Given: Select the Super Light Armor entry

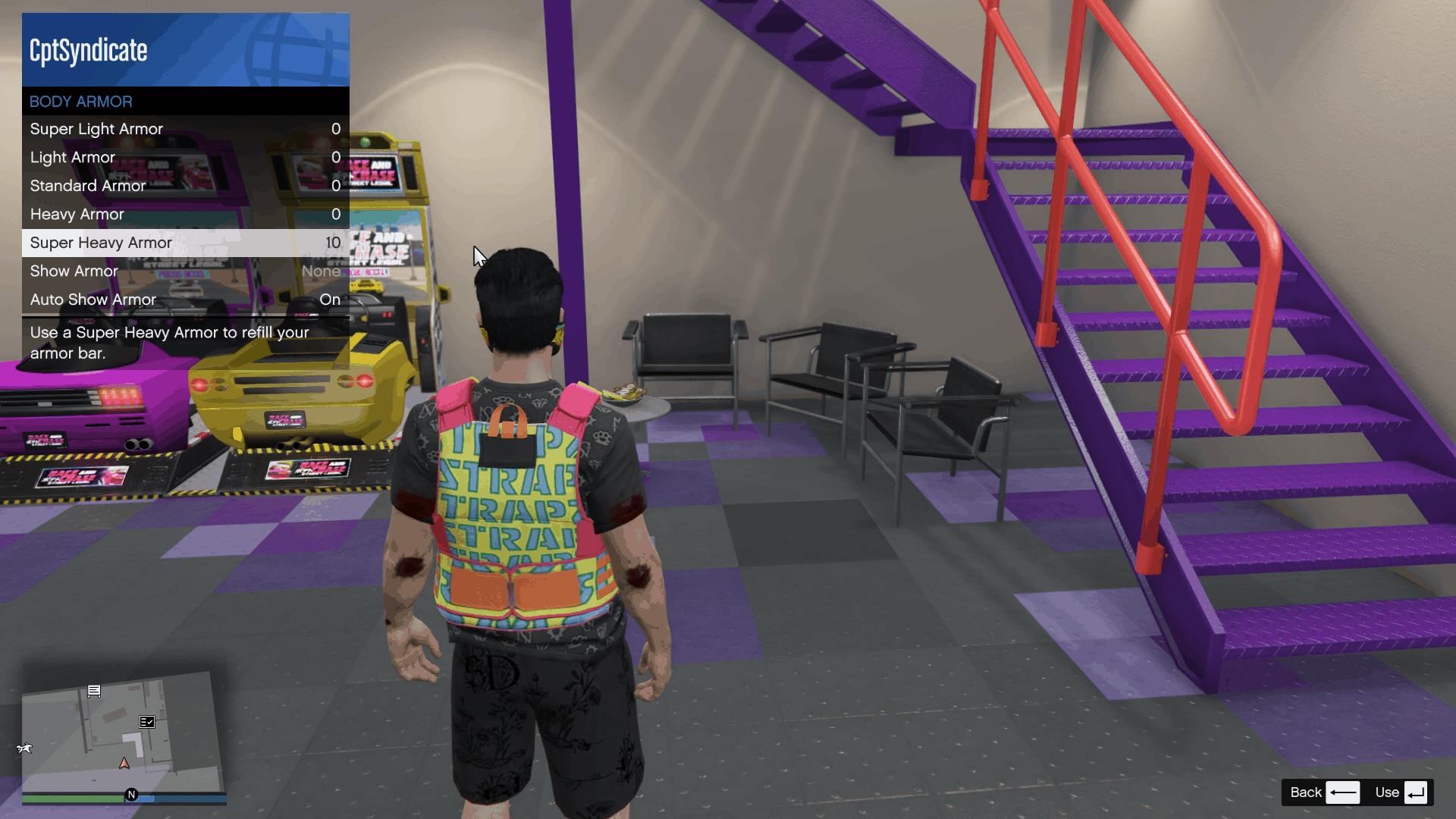Looking at the screenshot, I should (x=185, y=129).
